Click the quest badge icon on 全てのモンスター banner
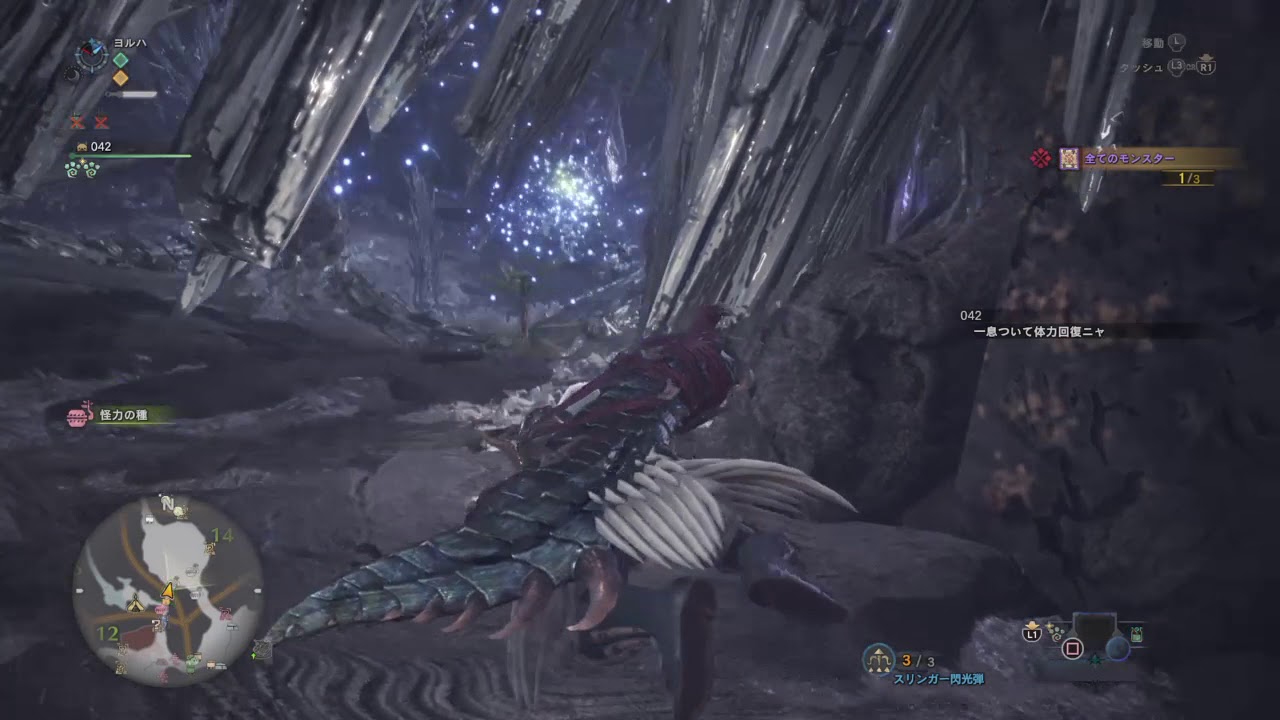 (1069, 158)
